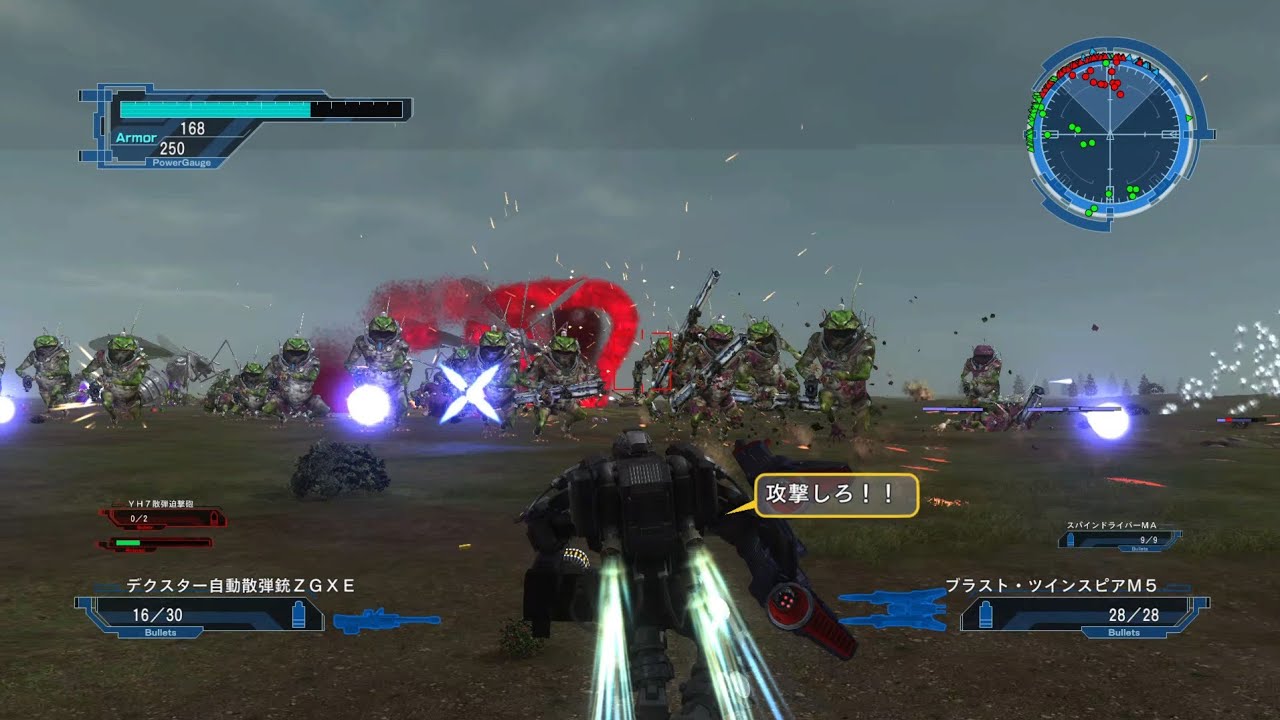Select the Blast Twin Spear M5 icon
The width and height of the screenshot is (1280, 720).
pyautogui.click(x=893, y=609)
